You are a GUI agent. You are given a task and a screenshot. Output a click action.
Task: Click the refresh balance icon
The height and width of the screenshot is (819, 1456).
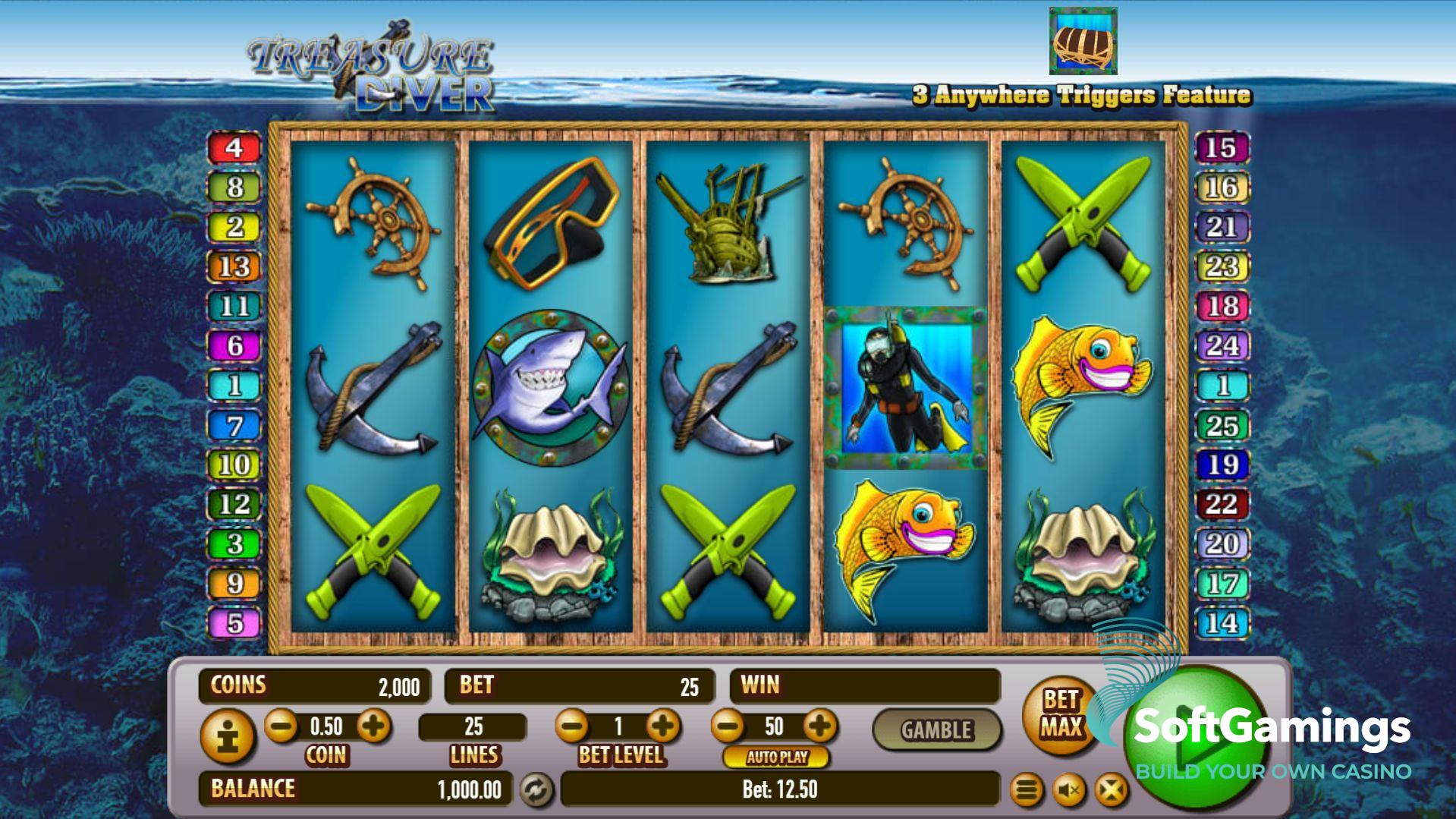point(536,790)
